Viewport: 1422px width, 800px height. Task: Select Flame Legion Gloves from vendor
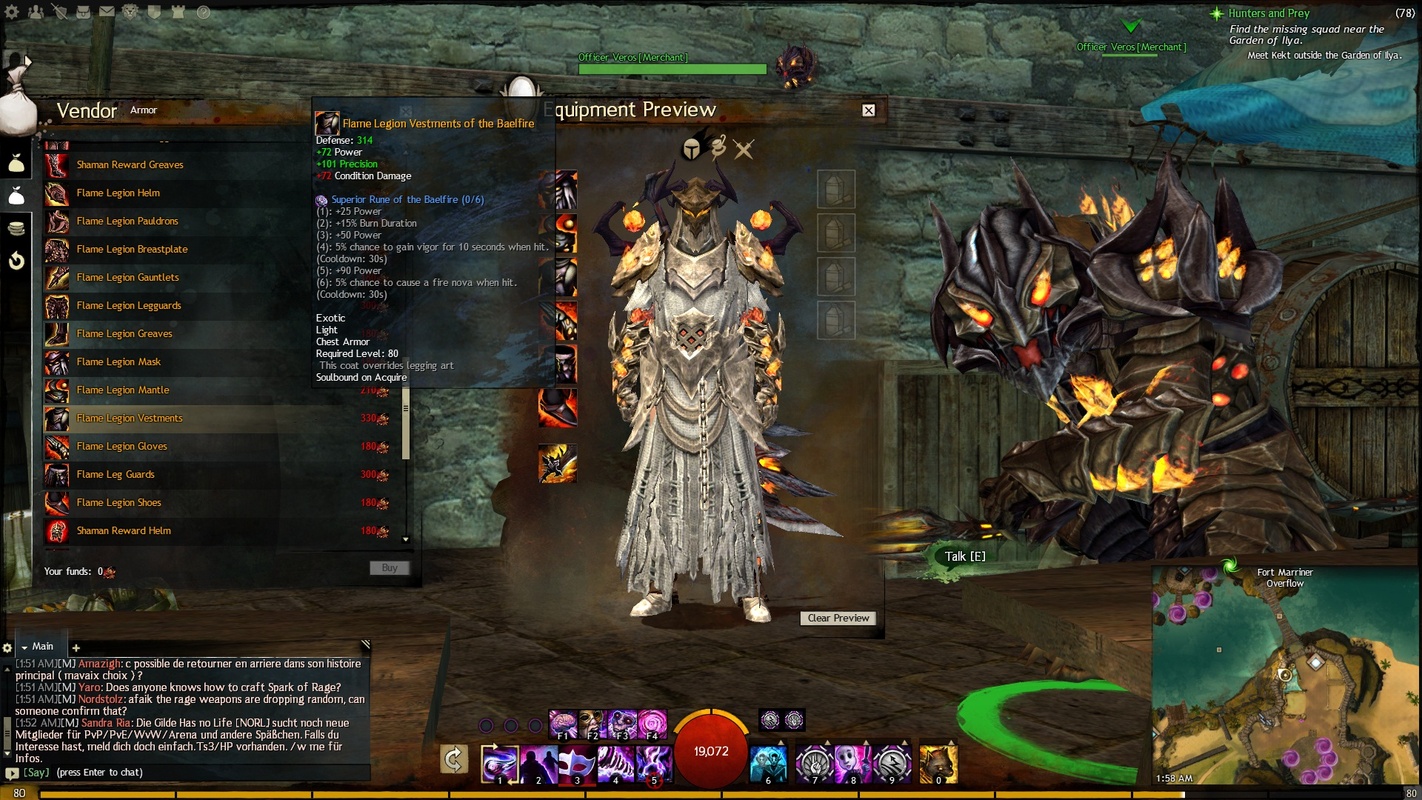point(122,446)
